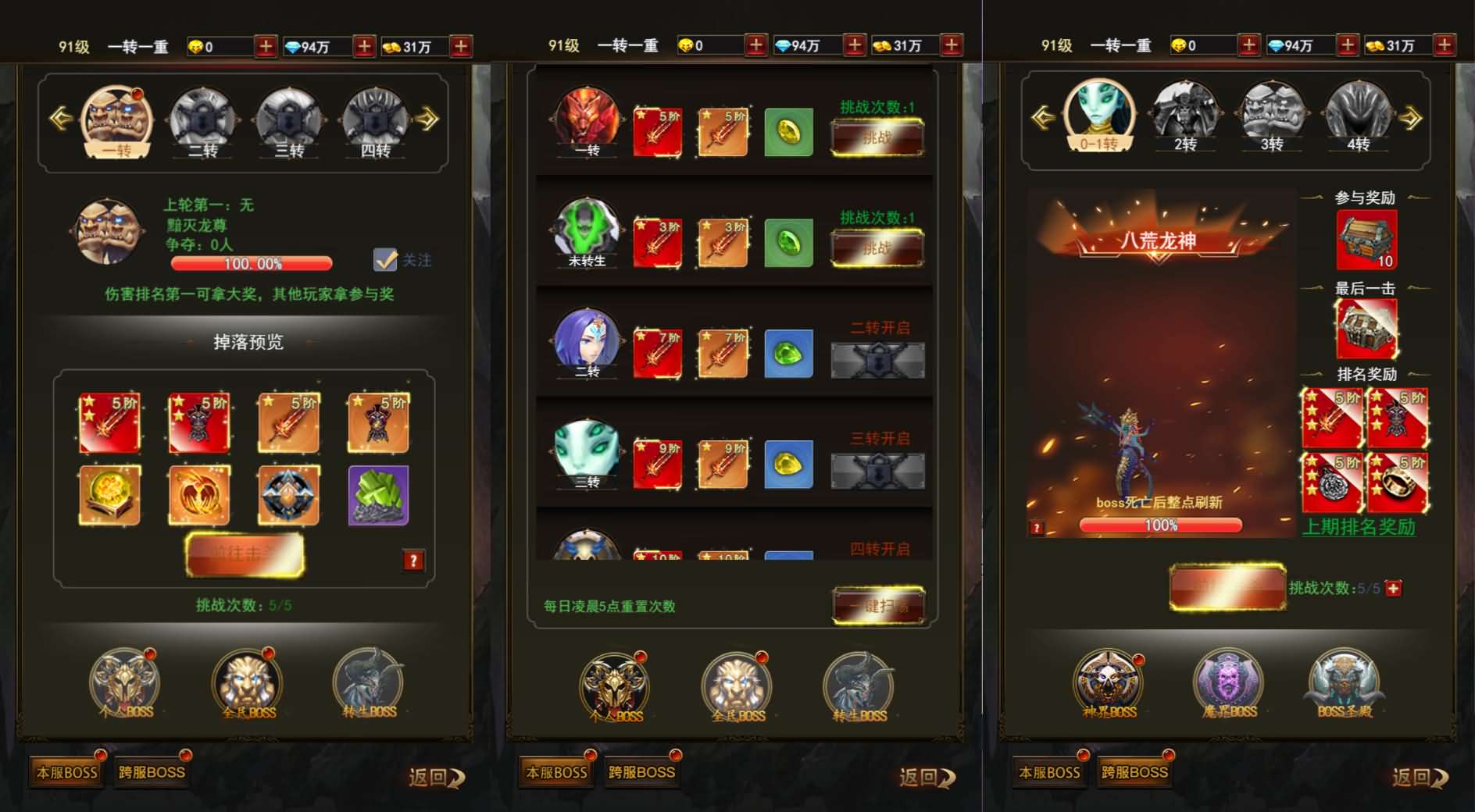
Task: Click the 前往击杀 button under drop preview
Action: pos(245,554)
